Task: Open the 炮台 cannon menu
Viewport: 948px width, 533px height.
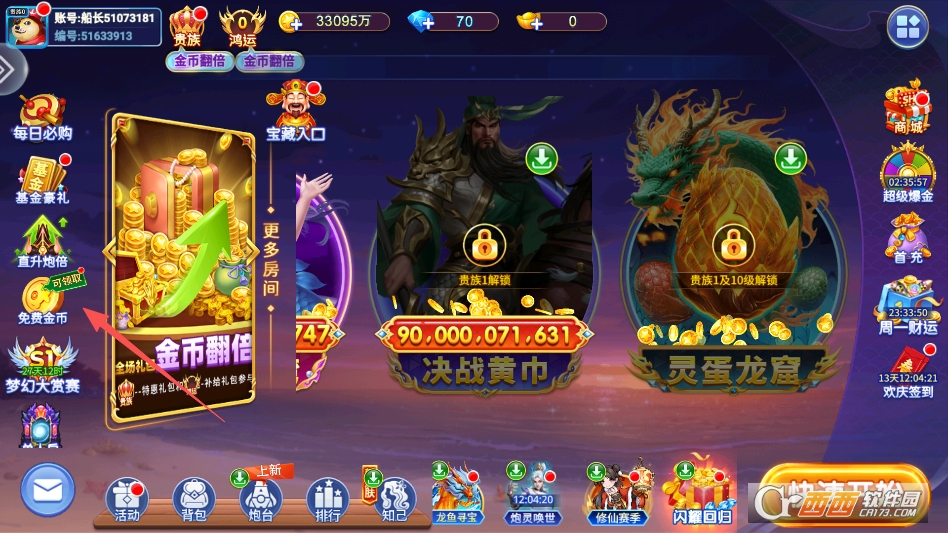Action: pyautogui.click(x=260, y=499)
